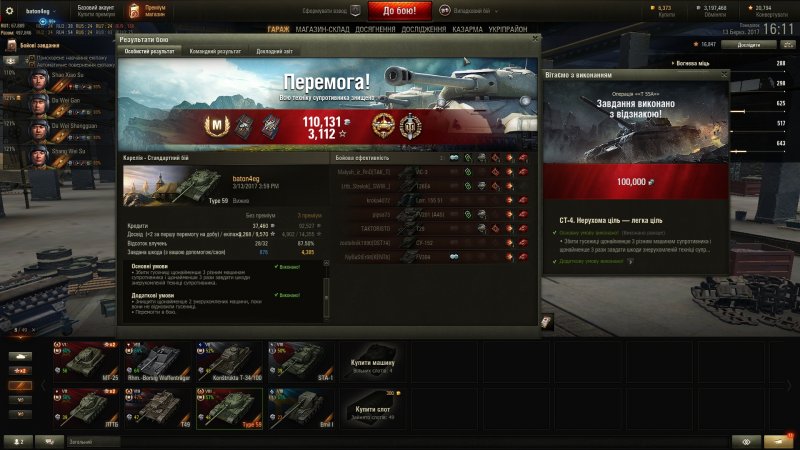The height and width of the screenshot is (450, 800).
Task: Open the "МАГАЗИН-СКЛАД" menu
Action: pos(322,30)
